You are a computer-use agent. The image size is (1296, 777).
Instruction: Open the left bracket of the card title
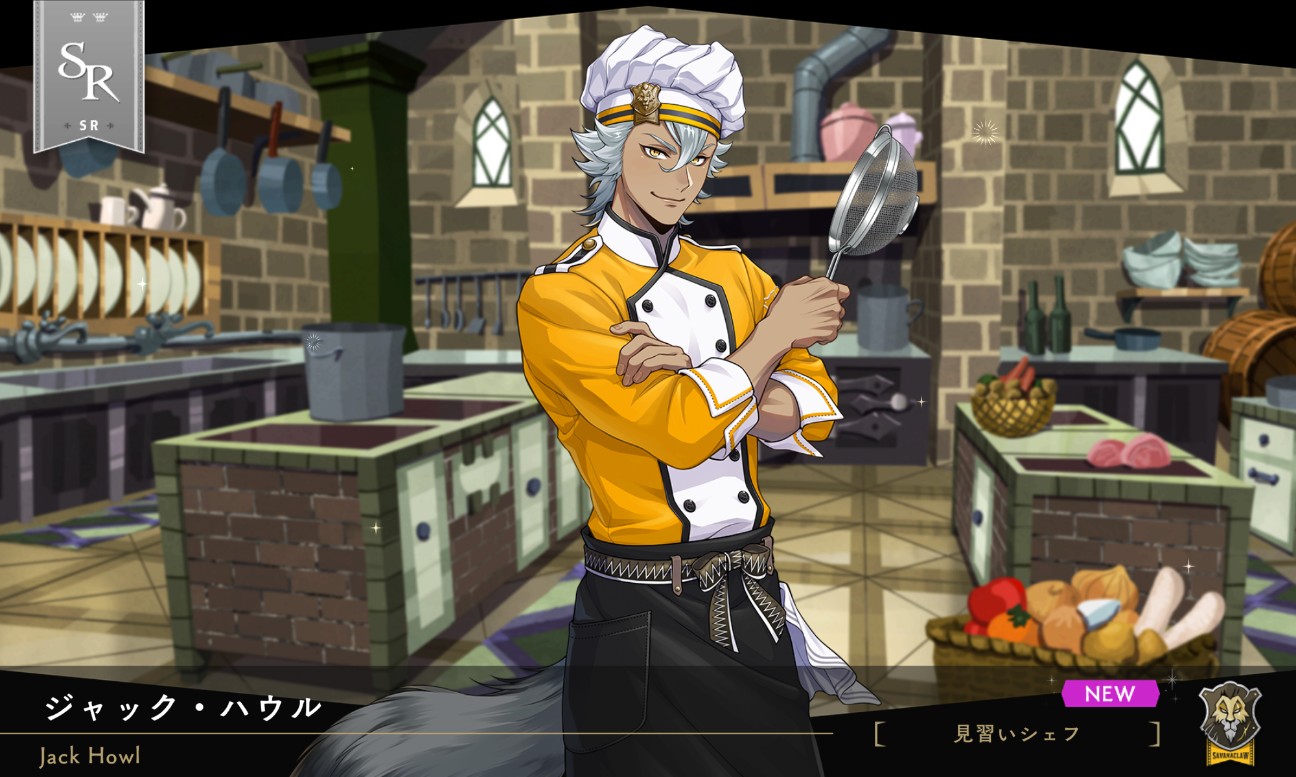(878, 731)
